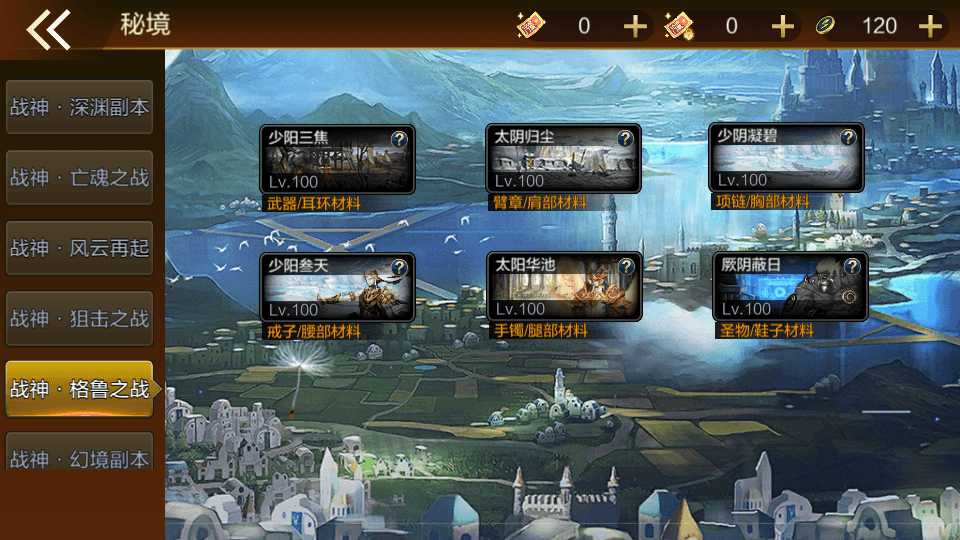960x540 pixels.
Task: Go back using the double-arrow button
Action: (48, 28)
